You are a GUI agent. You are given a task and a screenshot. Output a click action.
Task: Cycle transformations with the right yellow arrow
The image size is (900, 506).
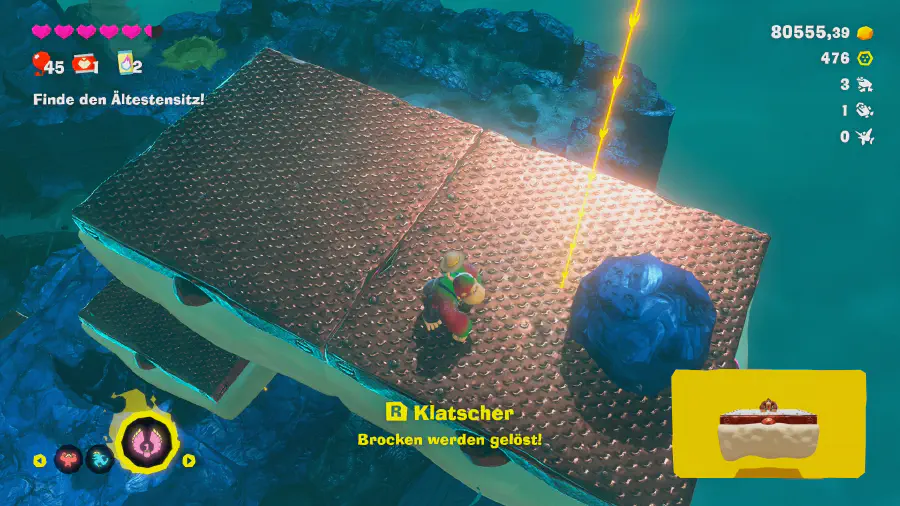coord(188,461)
